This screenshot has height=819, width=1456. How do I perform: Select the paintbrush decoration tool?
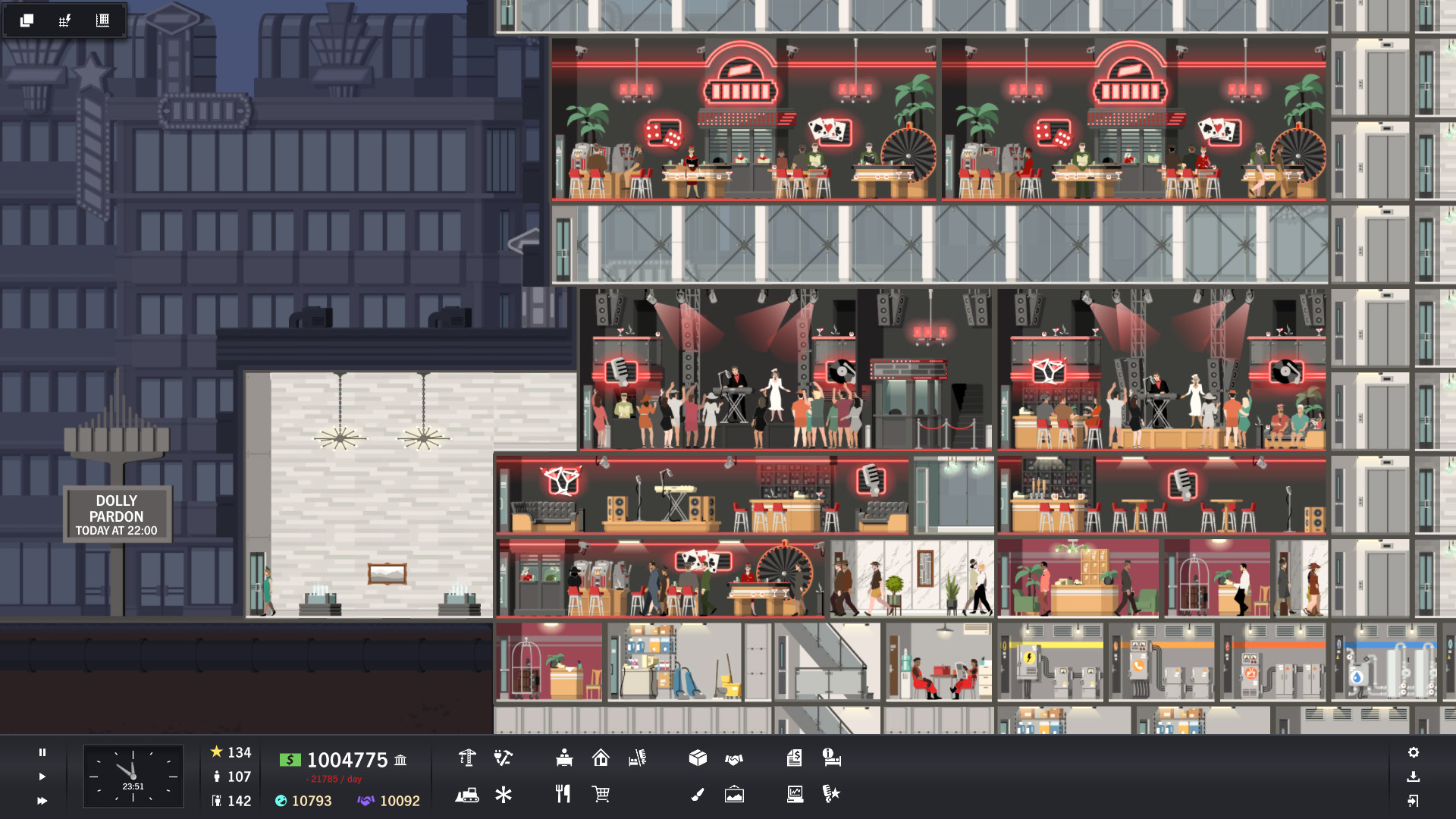(698, 794)
